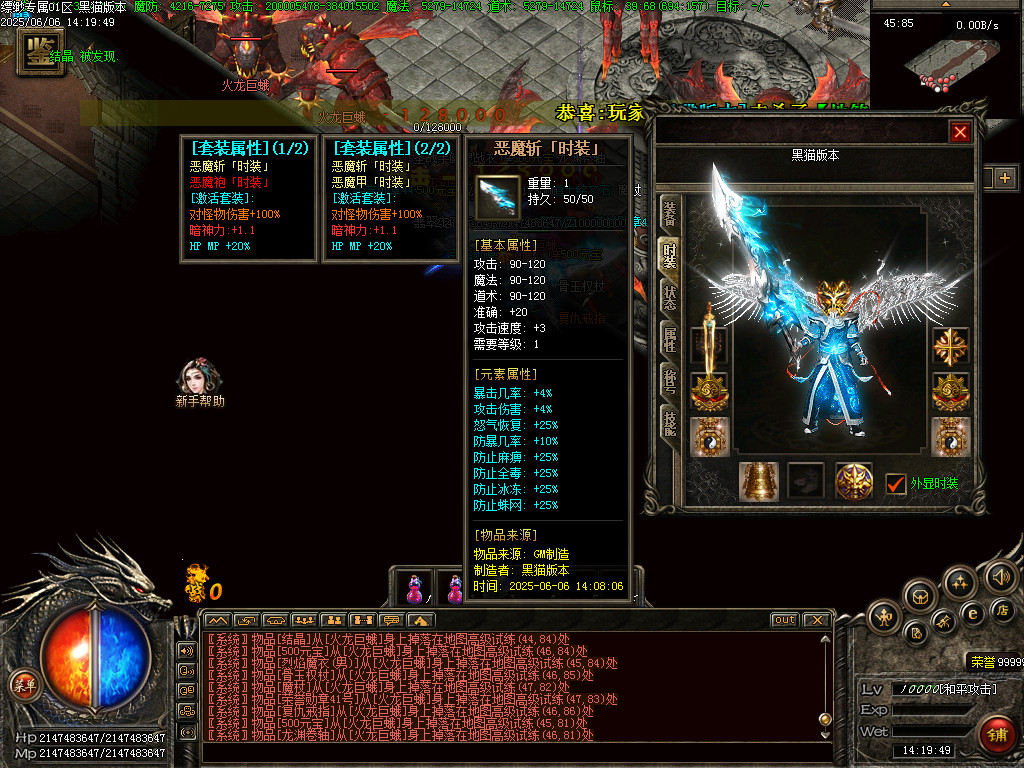Open the bag chest icon
1024x768 pixels.
click(920, 596)
